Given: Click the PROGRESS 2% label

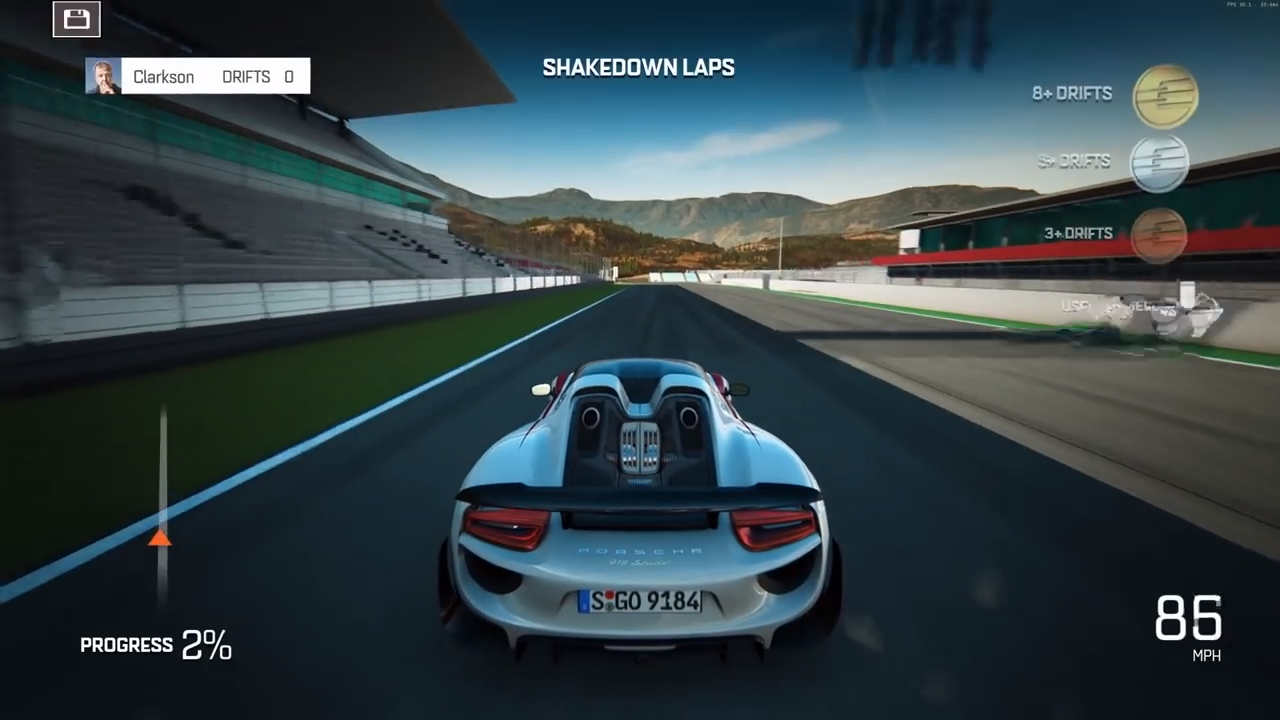Looking at the screenshot, I should click(x=155, y=645).
